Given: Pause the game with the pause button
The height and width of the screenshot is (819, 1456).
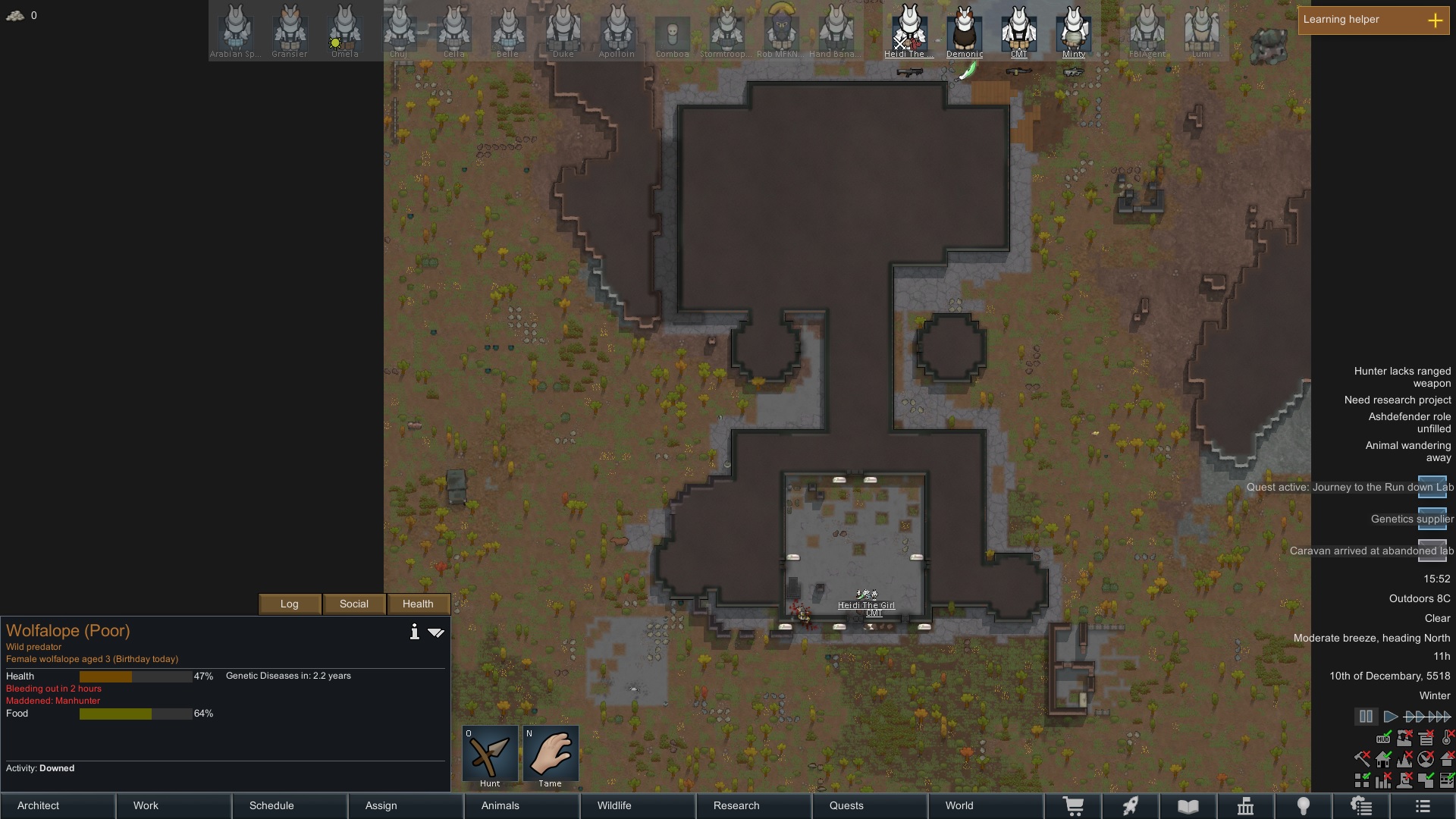Looking at the screenshot, I should tap(1366, 716).
